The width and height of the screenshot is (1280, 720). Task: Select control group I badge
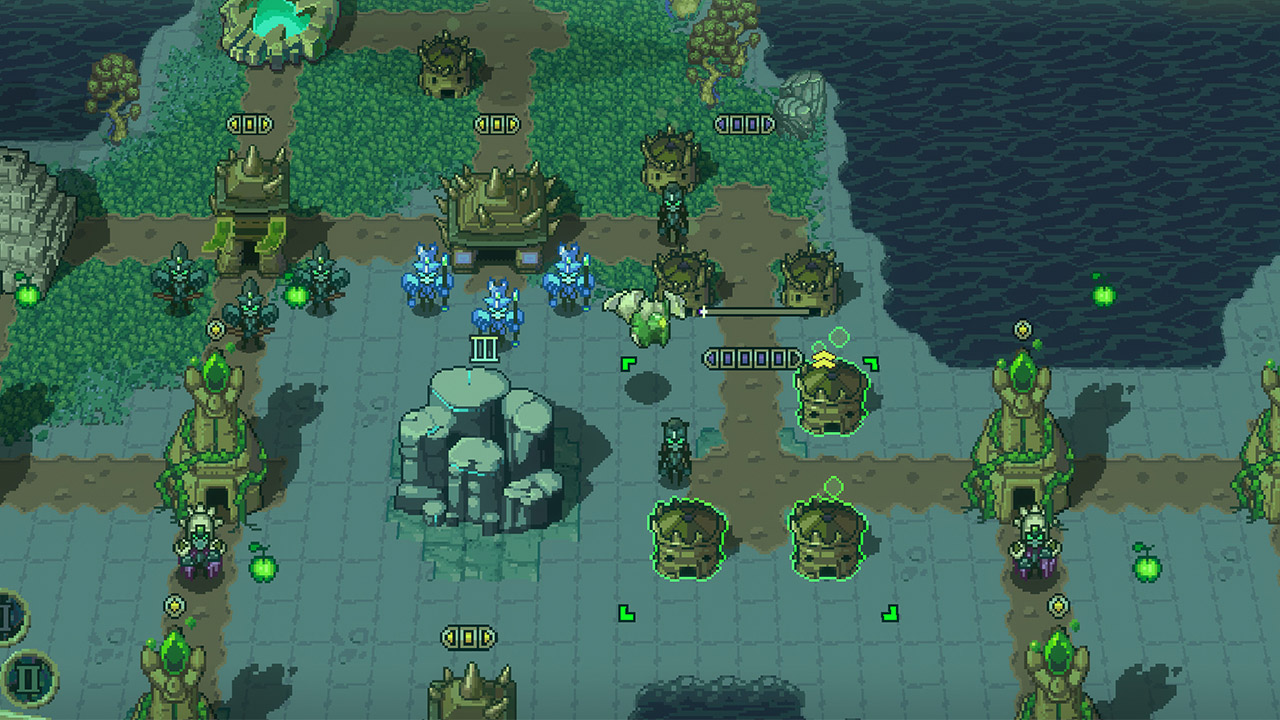8,618
